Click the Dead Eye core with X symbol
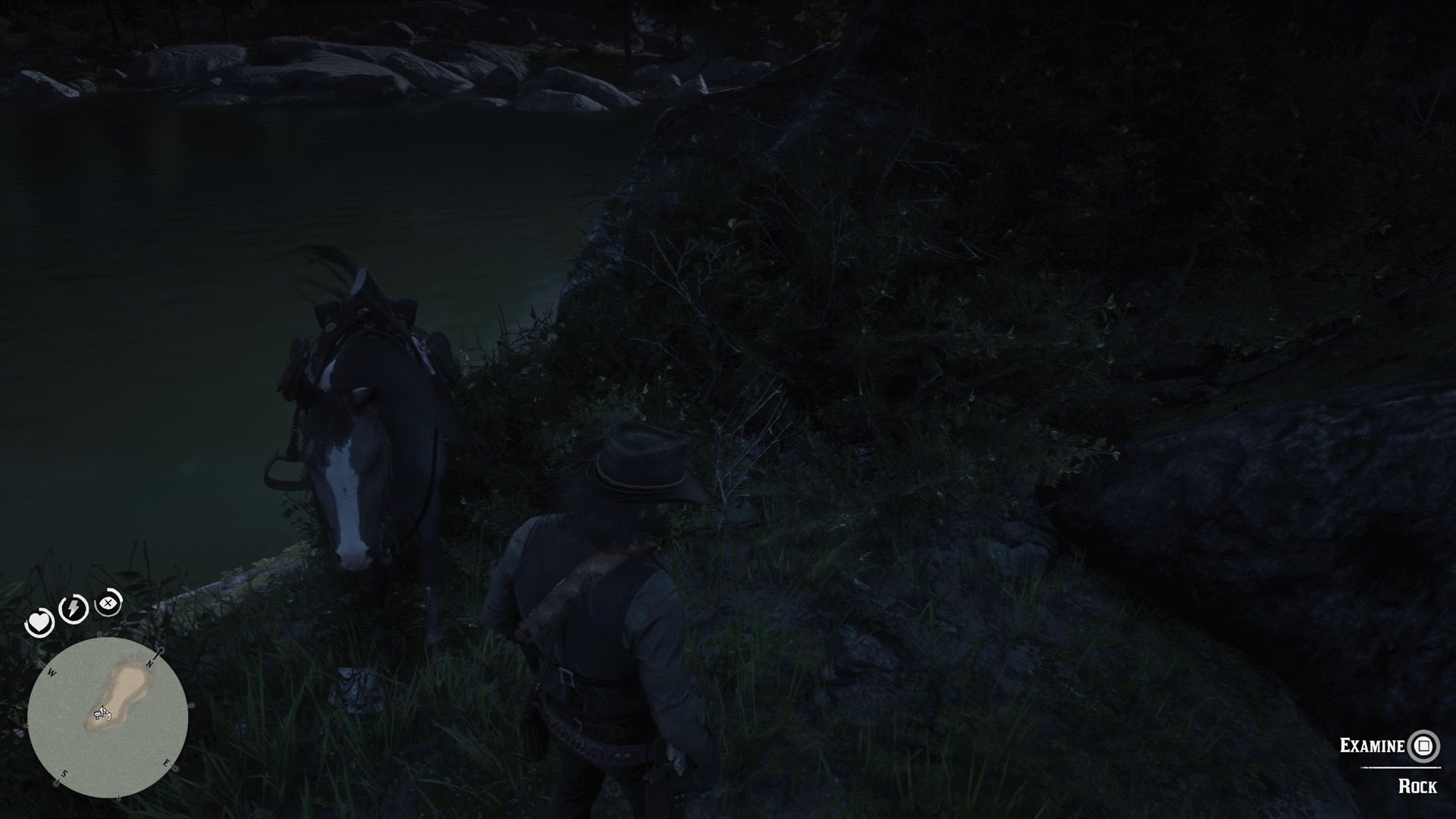 tap(107, 604)
